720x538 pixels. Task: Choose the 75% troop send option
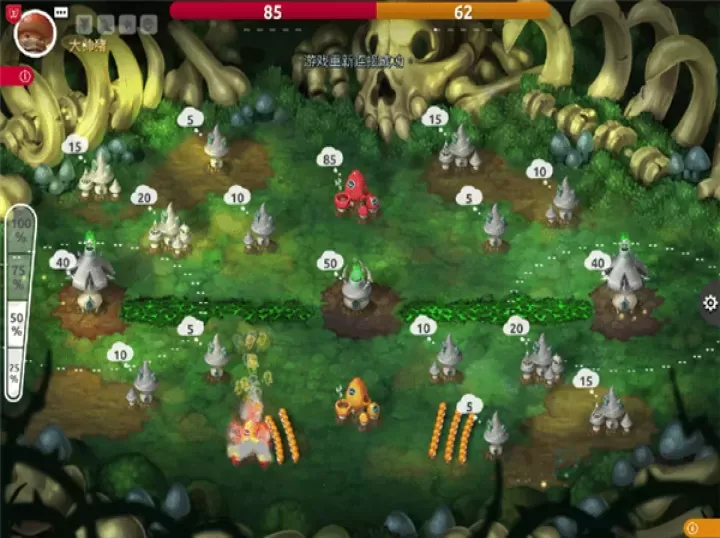17,274
